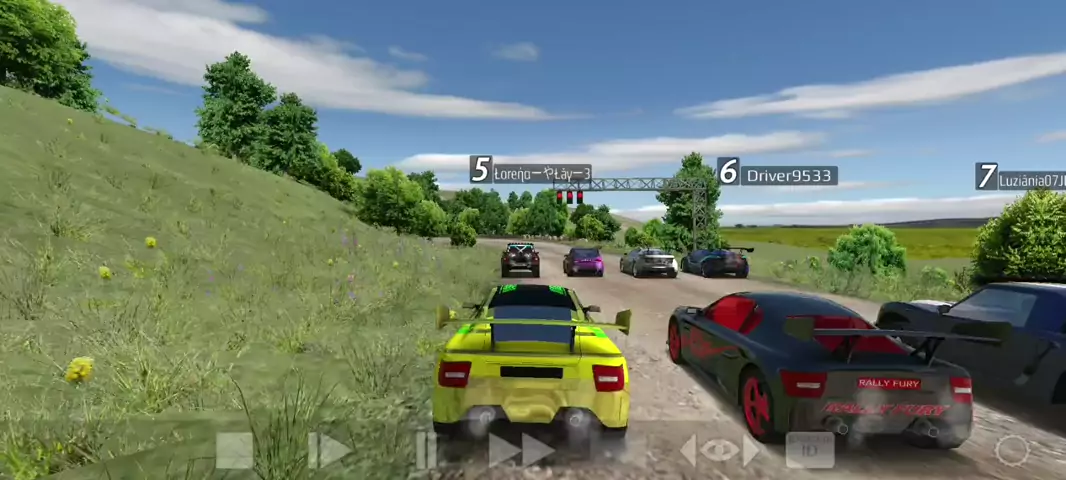Toggle the ID name tags button
This screenshot has height=480, width=1066.
(810, 451)
